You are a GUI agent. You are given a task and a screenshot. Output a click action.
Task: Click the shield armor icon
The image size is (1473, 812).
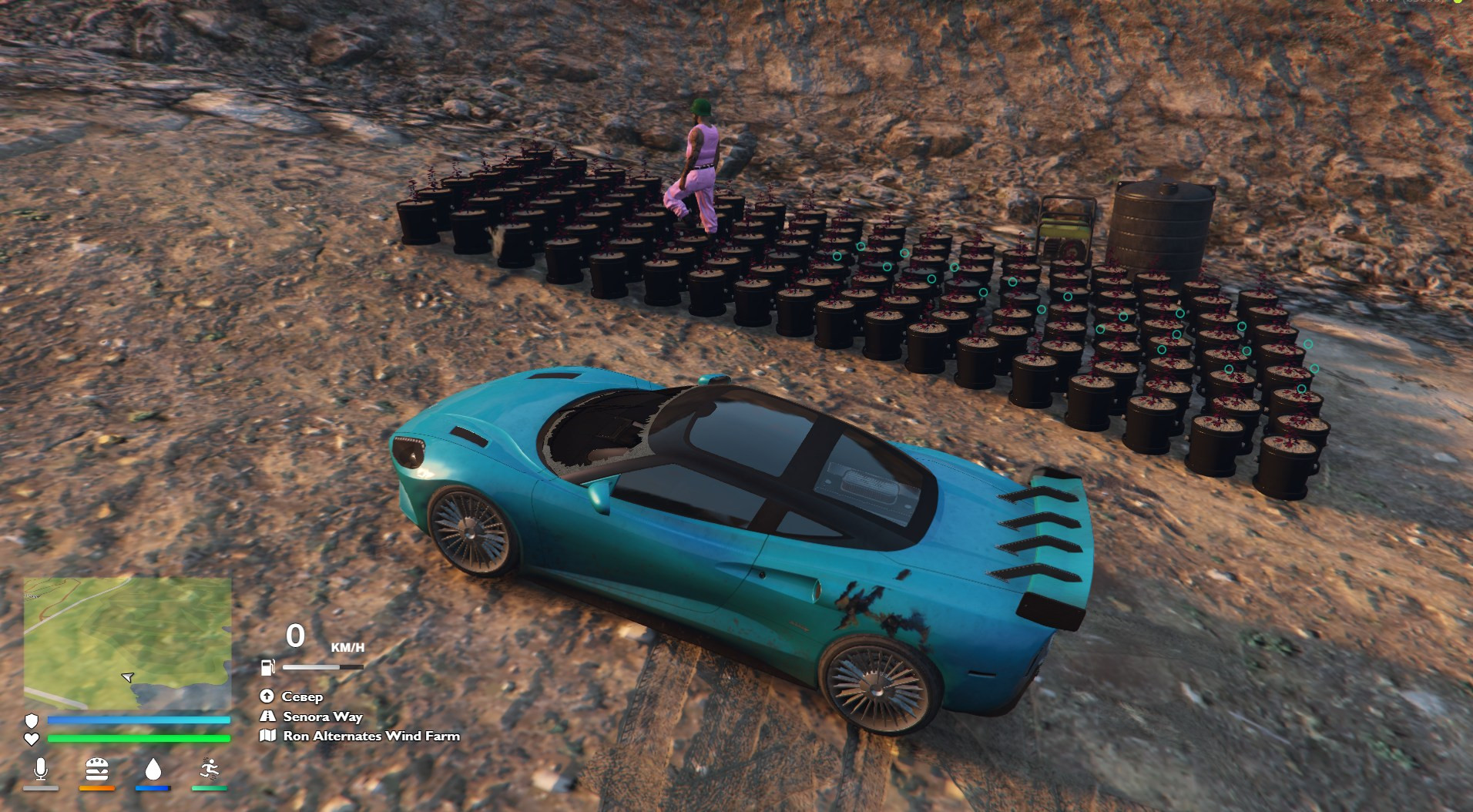click(32, 720)
